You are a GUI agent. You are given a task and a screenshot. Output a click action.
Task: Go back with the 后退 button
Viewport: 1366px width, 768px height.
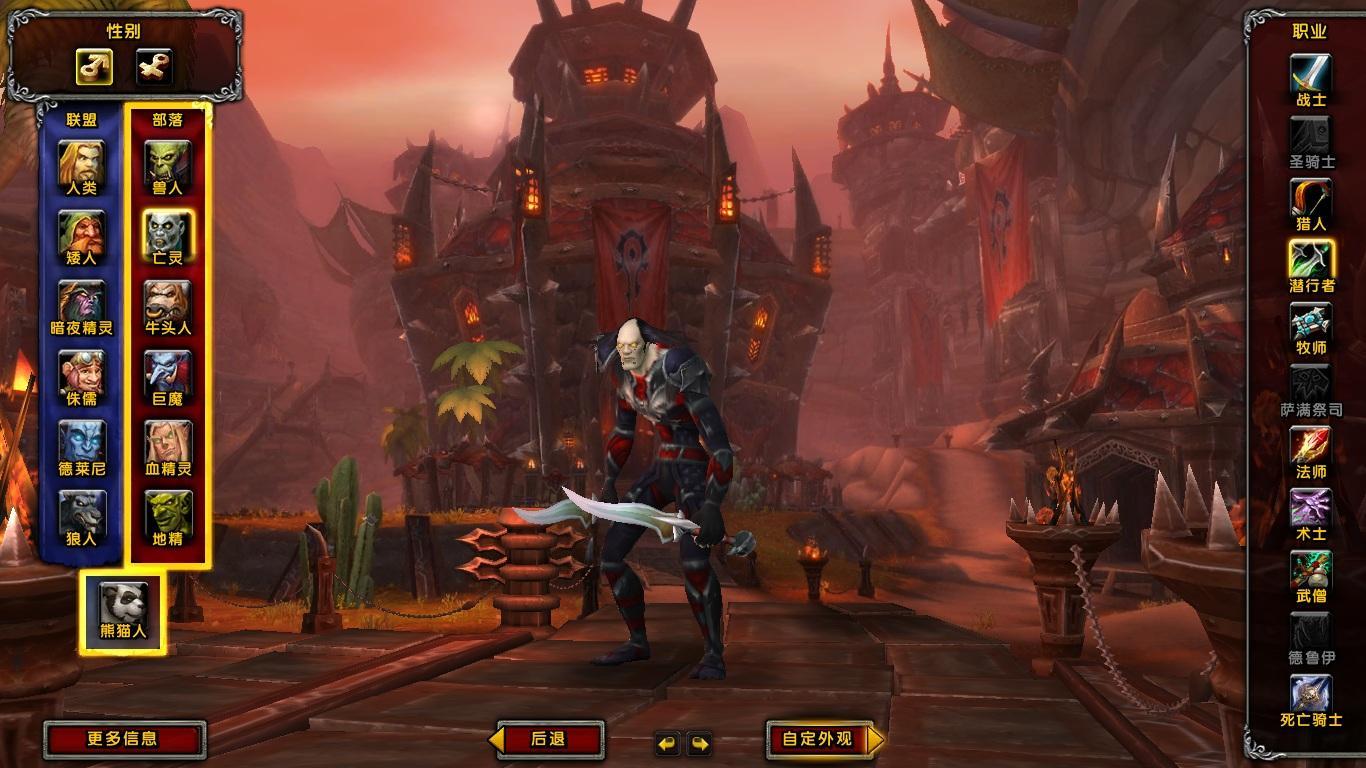pos(549,740)
